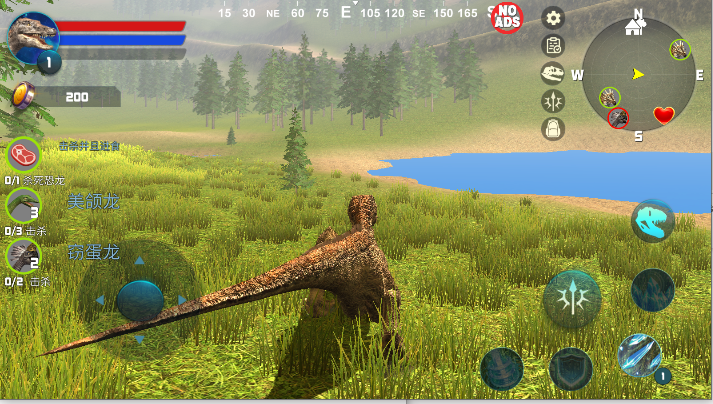Screen dimensions: 713x404
Task: Open the backpack inventory
Action: (553, 128)
